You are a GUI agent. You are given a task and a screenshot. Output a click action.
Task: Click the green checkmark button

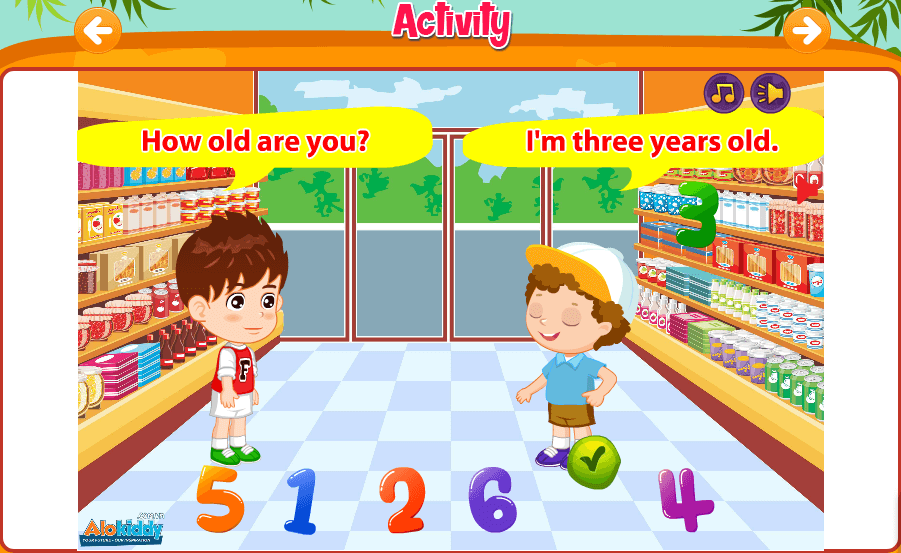click(x=594, y=460)
